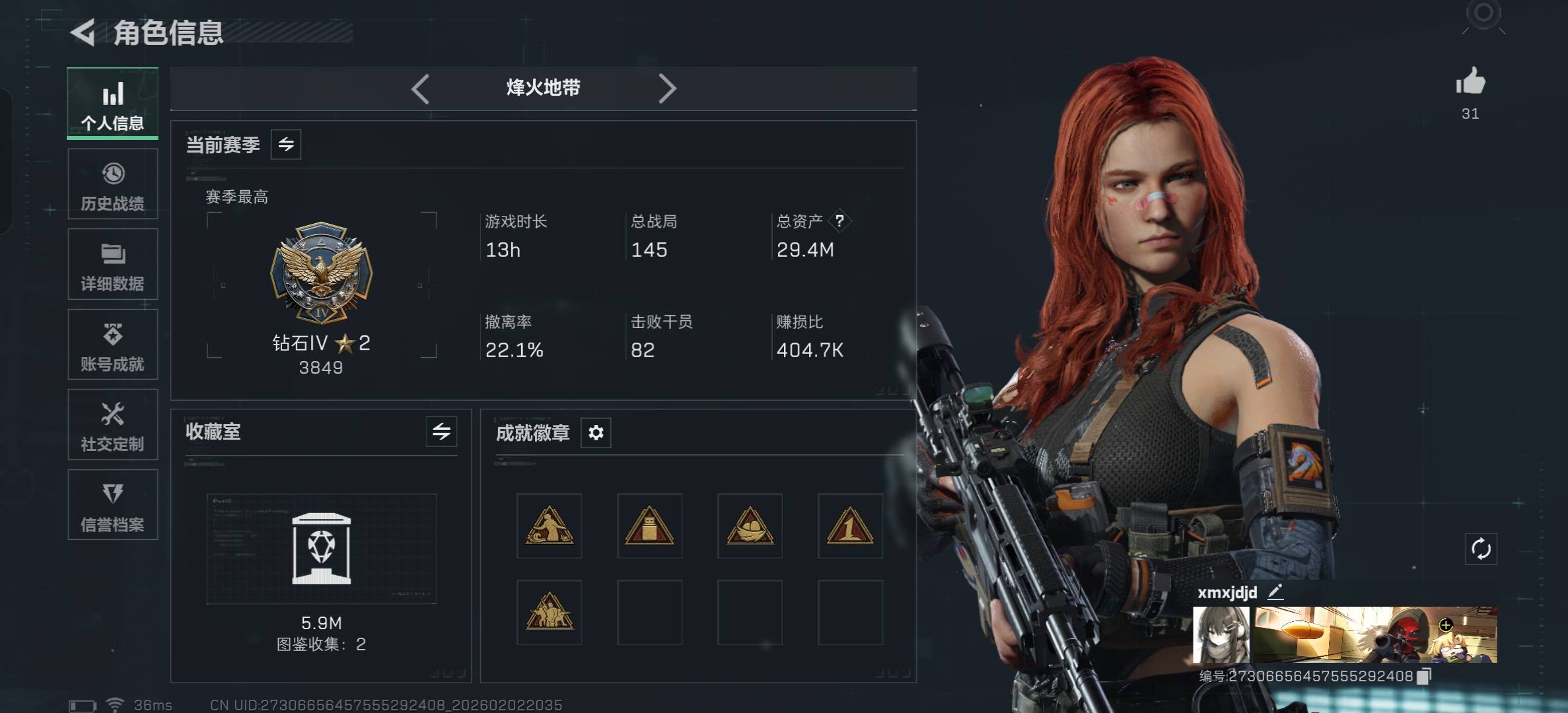Screen dimensions: 1568x713
Task: Switch to the 个人信息 tab
Action: click(112, 104)
